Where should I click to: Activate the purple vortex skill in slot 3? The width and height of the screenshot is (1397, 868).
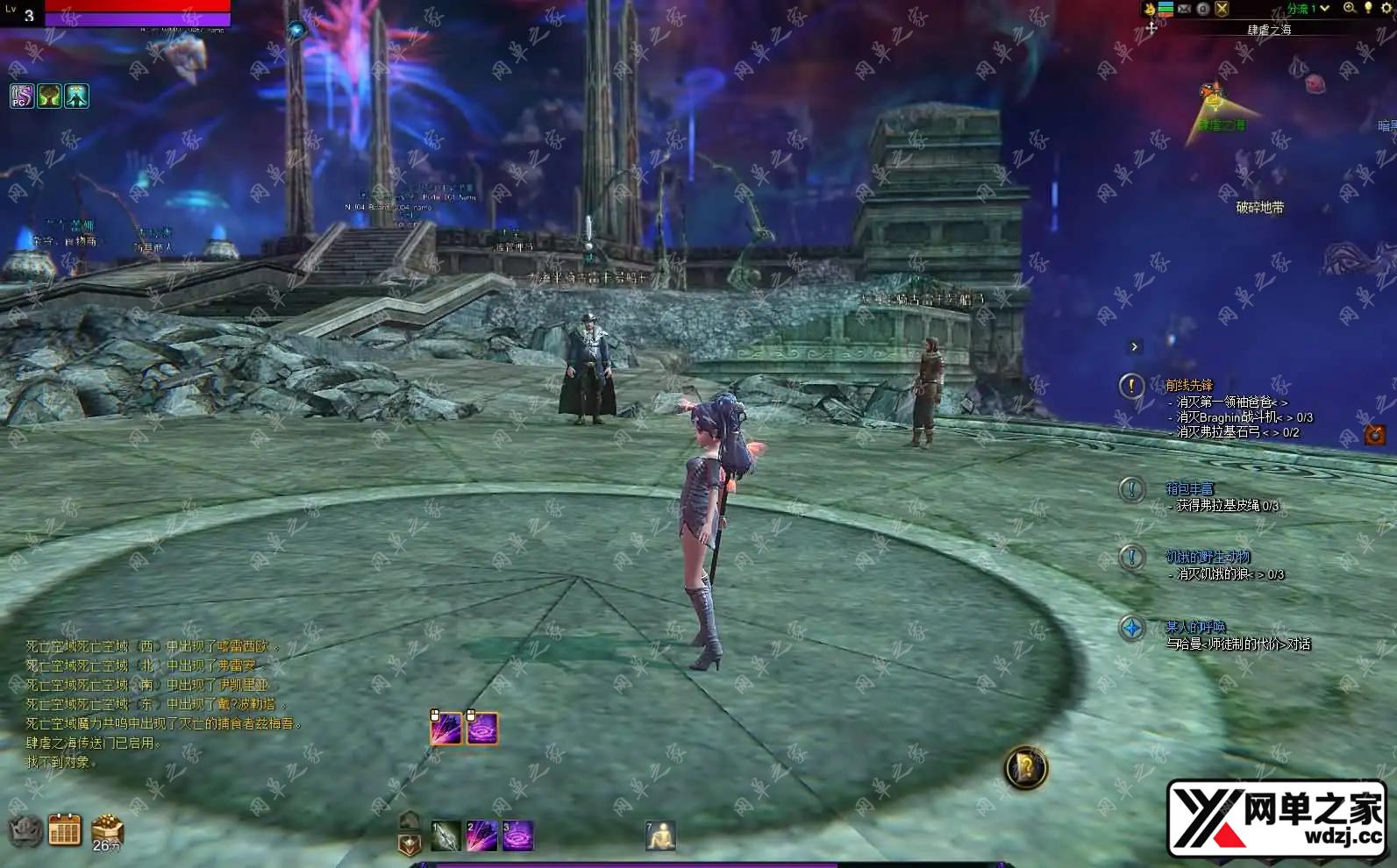517,836
